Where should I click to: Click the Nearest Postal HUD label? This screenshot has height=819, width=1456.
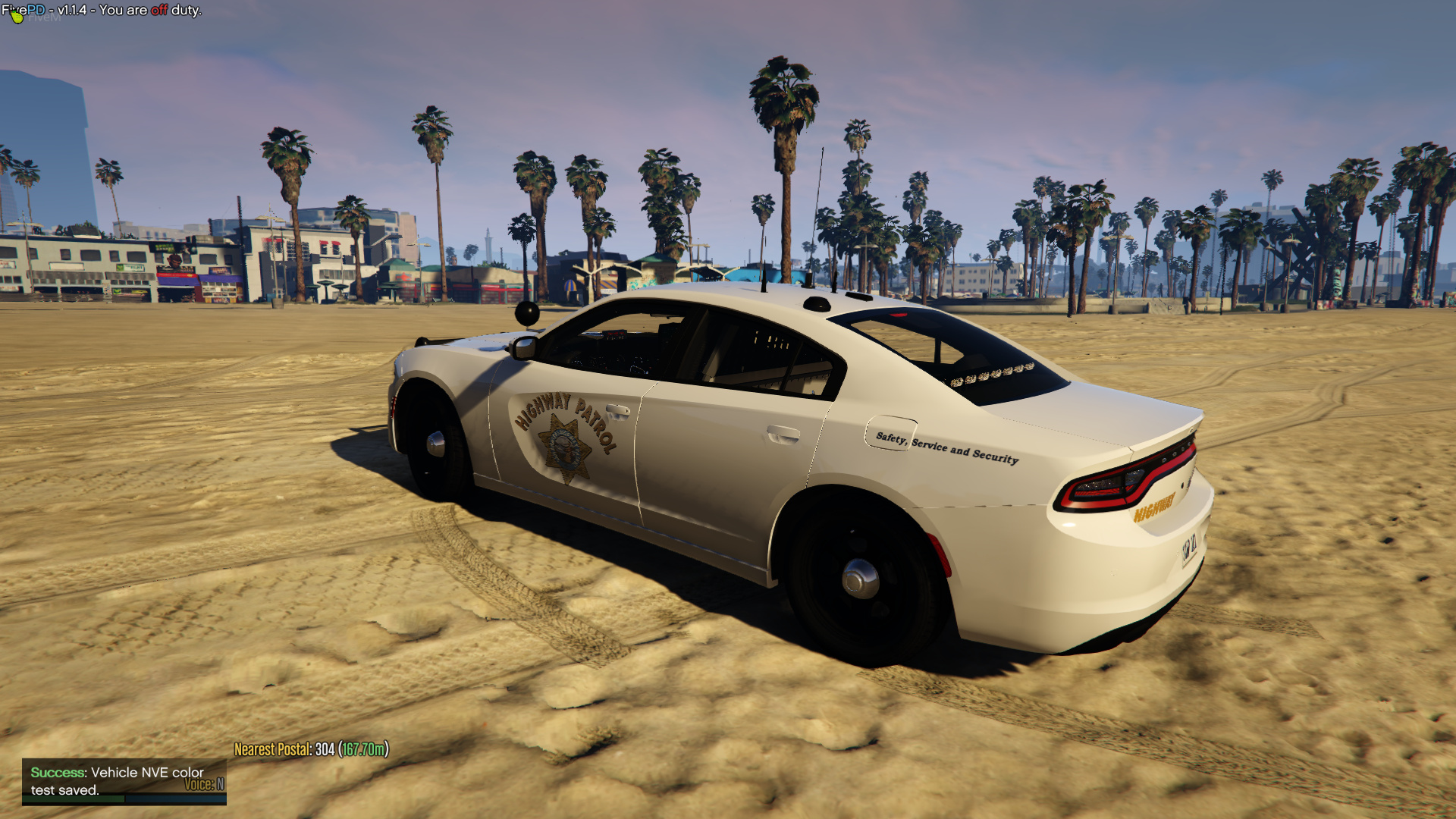point(273,748)
